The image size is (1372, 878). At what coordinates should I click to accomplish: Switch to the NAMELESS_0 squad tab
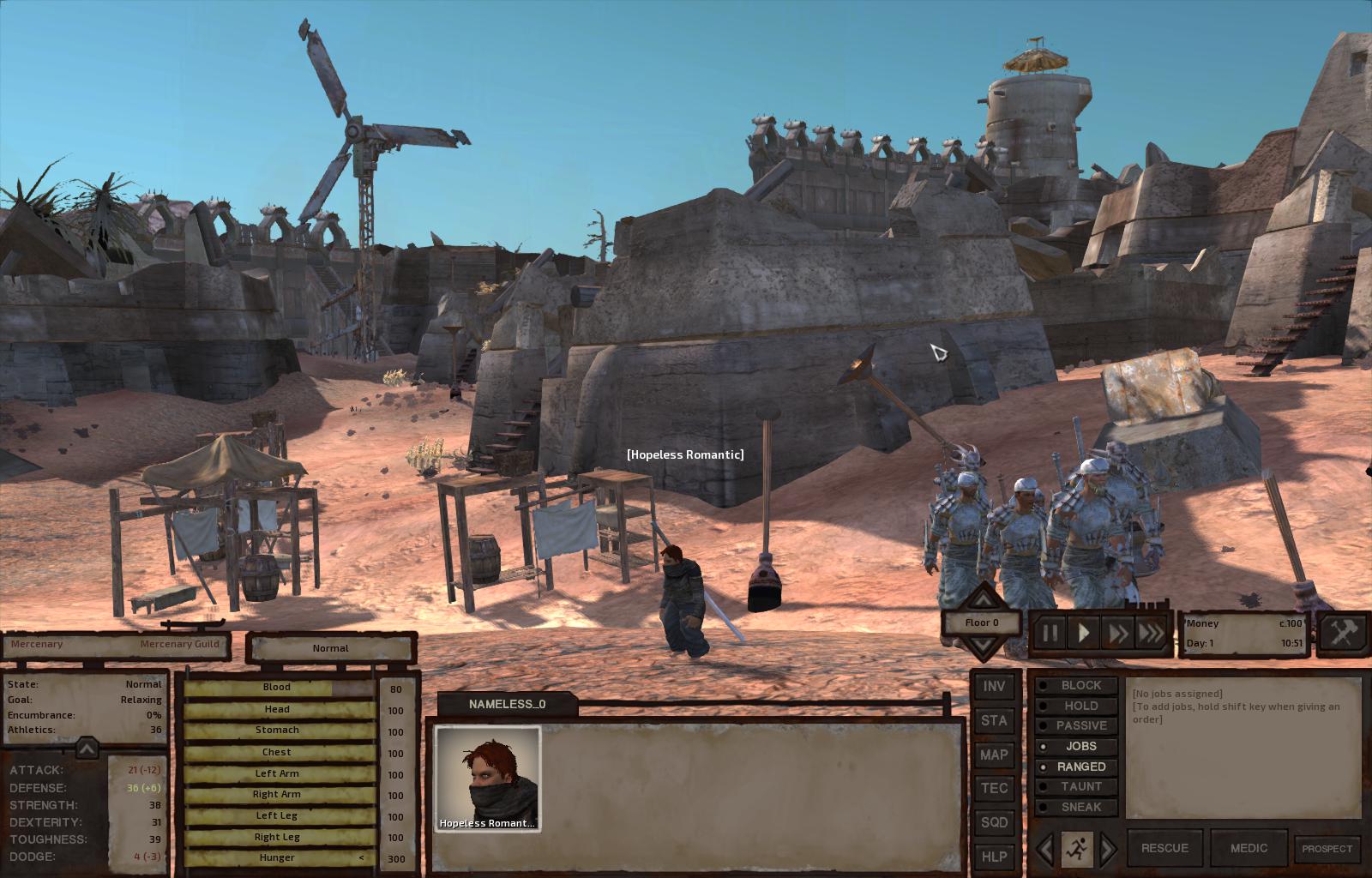click(506, 704)
